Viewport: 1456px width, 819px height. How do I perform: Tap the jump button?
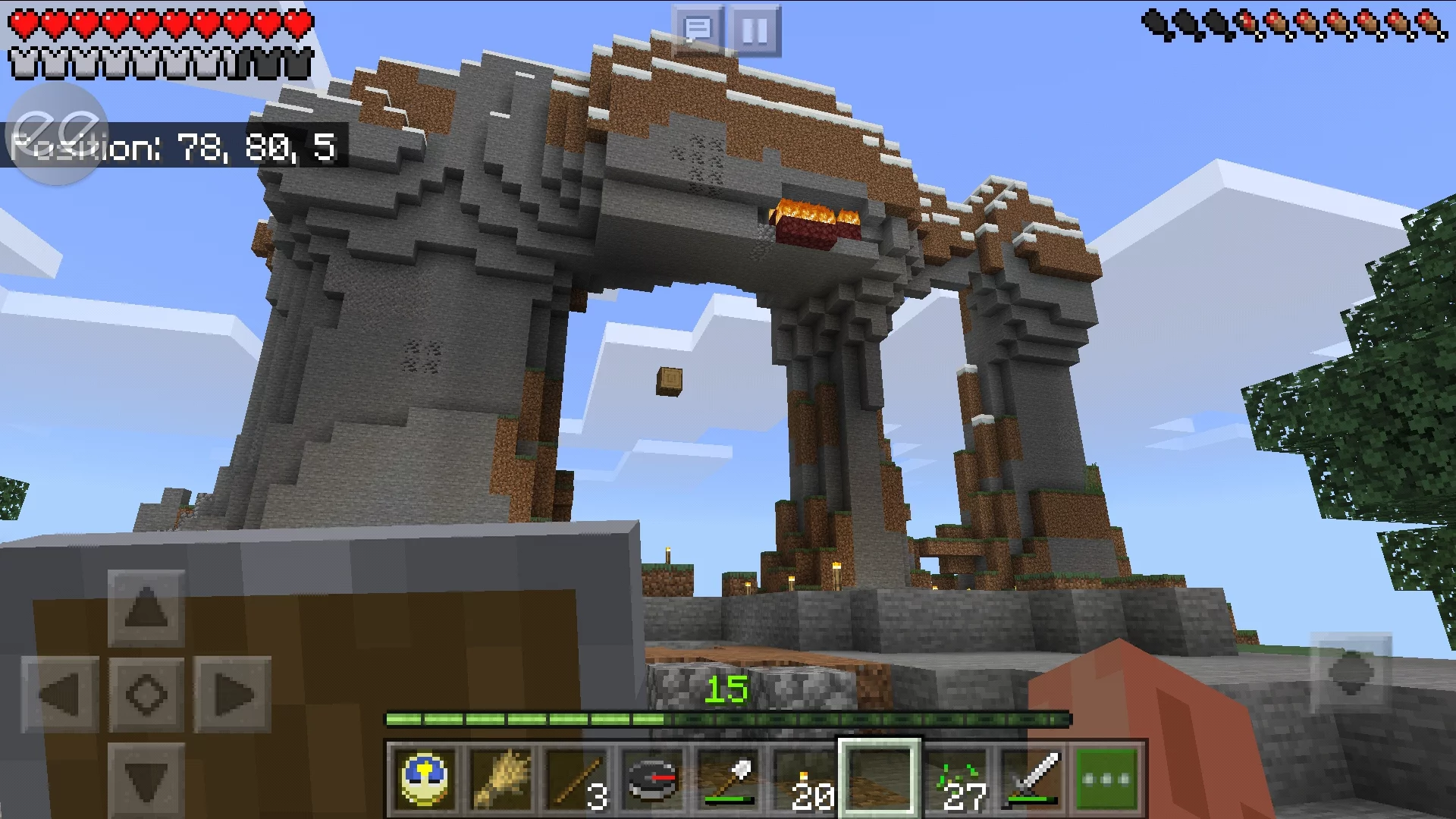pyautogui.click(x=1351, y=672)
